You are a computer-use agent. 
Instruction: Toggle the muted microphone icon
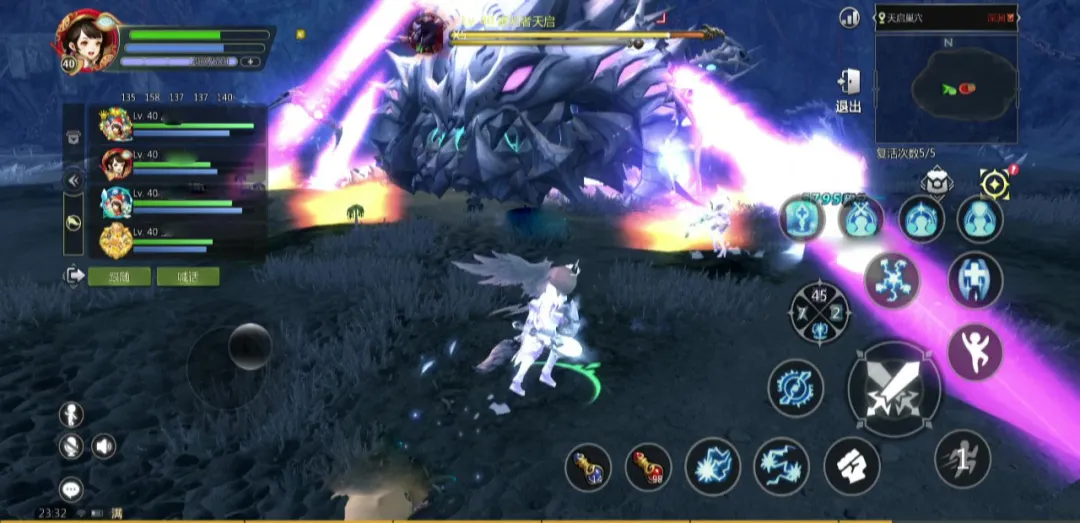pyautogui.click(x=71, y=446)
